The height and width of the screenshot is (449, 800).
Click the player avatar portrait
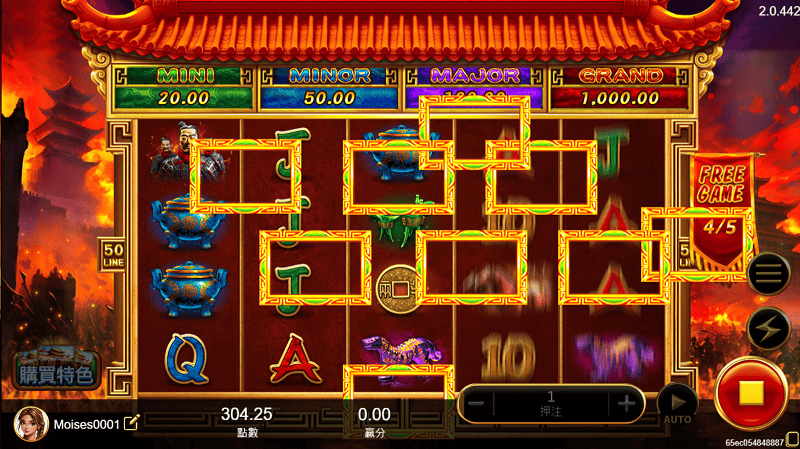(30, 423)
